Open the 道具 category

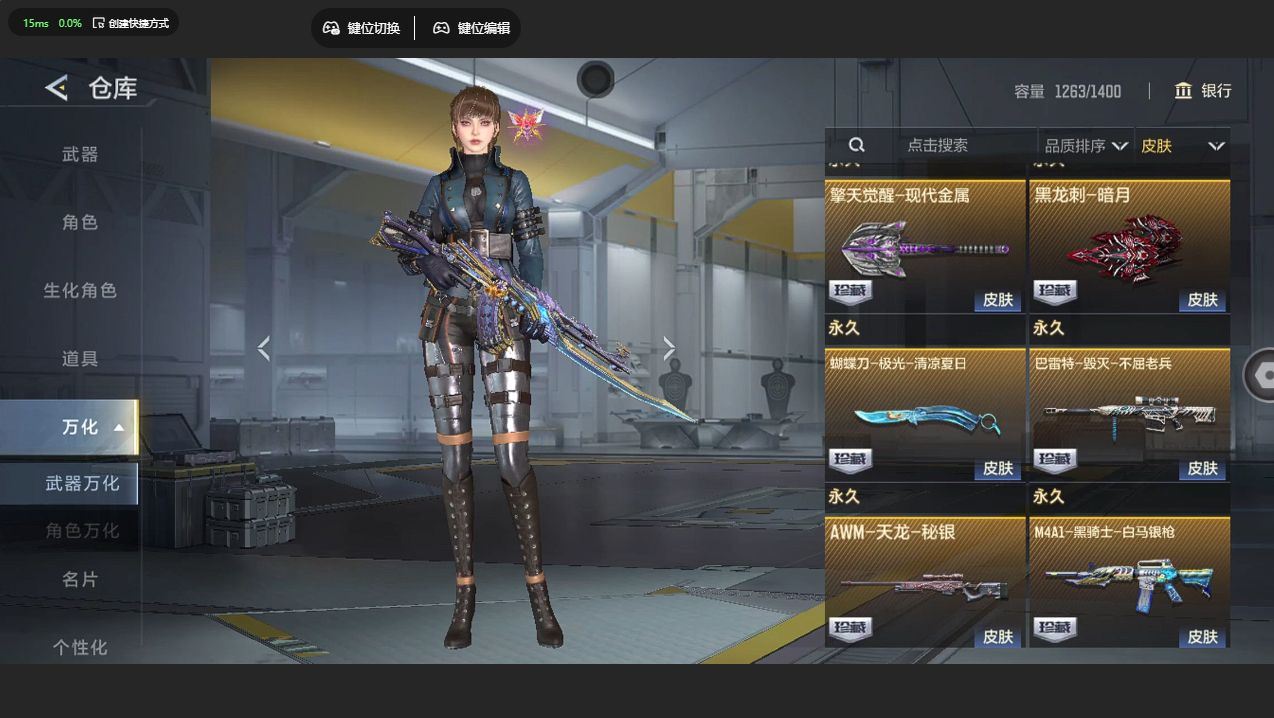80,358
